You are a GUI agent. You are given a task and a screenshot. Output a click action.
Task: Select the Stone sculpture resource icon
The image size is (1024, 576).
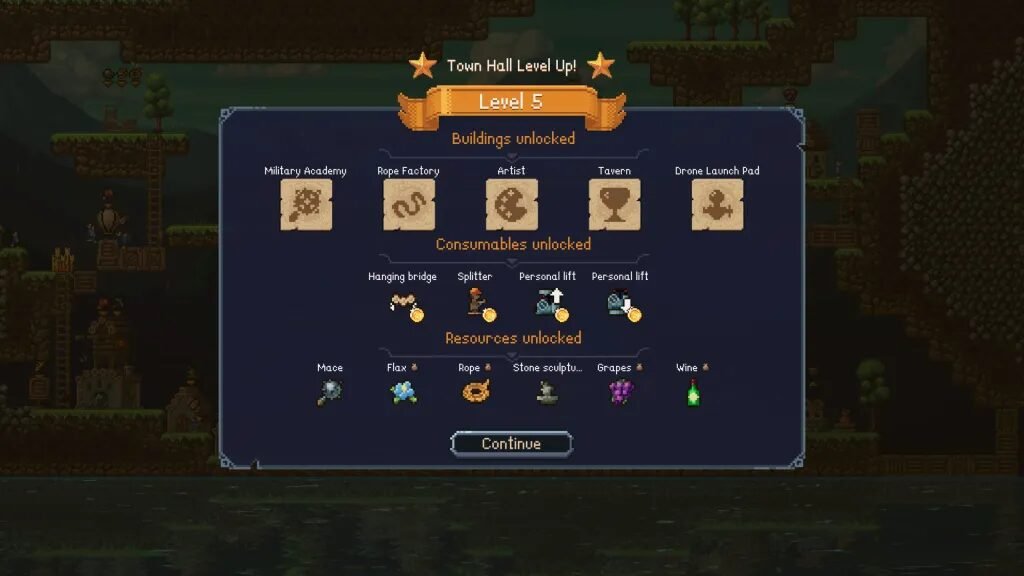[547, 392]
